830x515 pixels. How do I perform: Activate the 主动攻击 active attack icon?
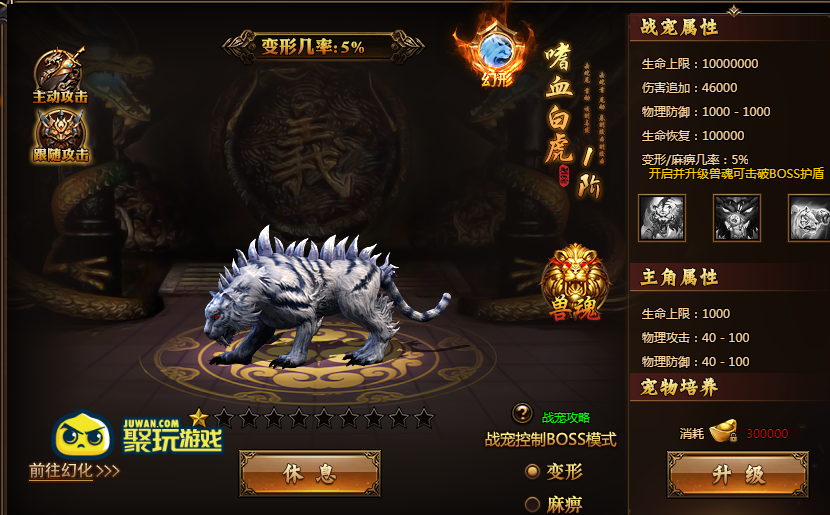click(59, 72)
